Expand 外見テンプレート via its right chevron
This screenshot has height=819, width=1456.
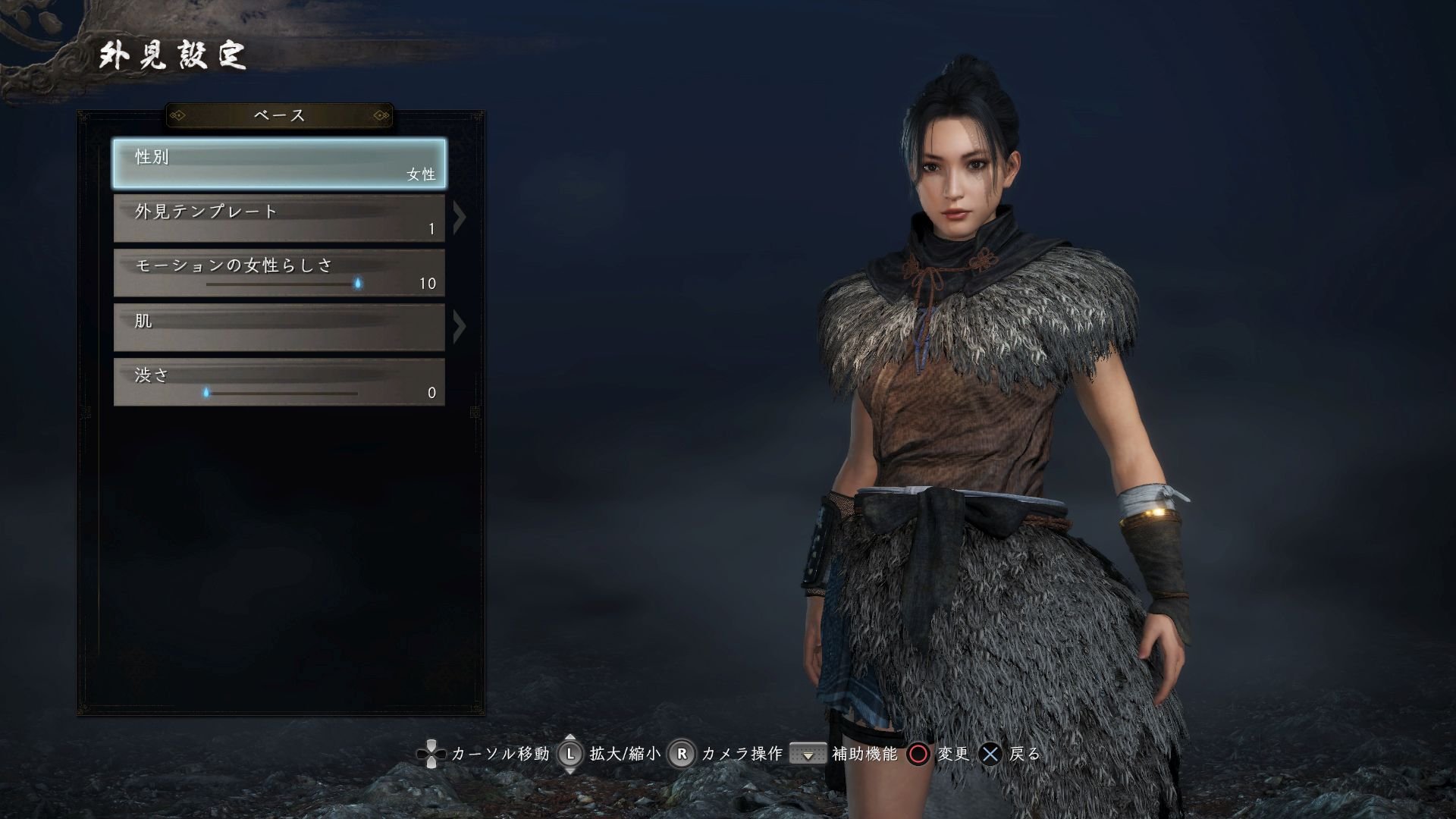pyautogui.click(x=459, y=217)
